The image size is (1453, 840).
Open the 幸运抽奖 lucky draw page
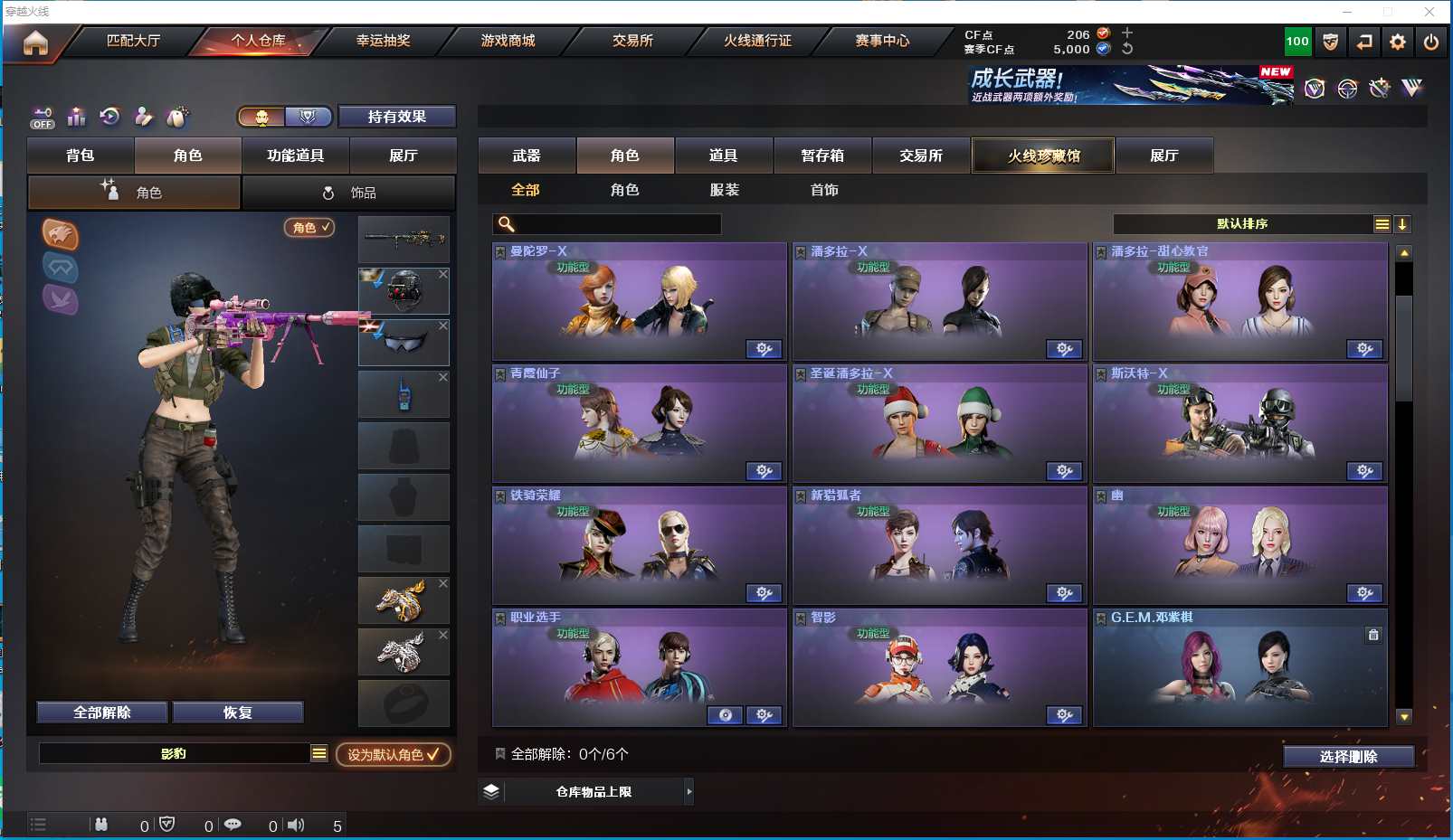tap(383, 41)
